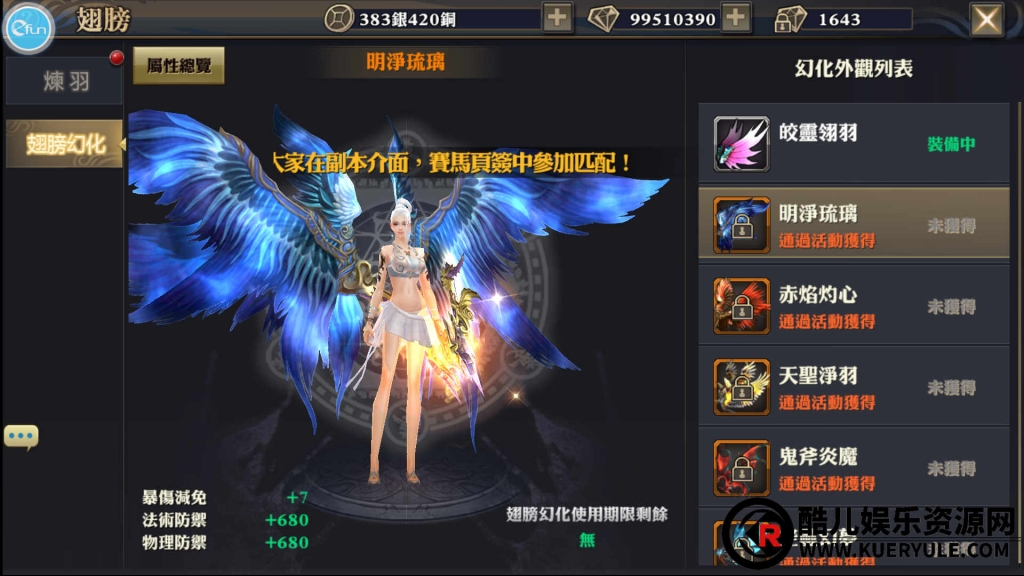Choose the 鬼斧炎魔 wing appearance
The height and width of the screenshot is (576, 1024).
[x=853, y=468]
